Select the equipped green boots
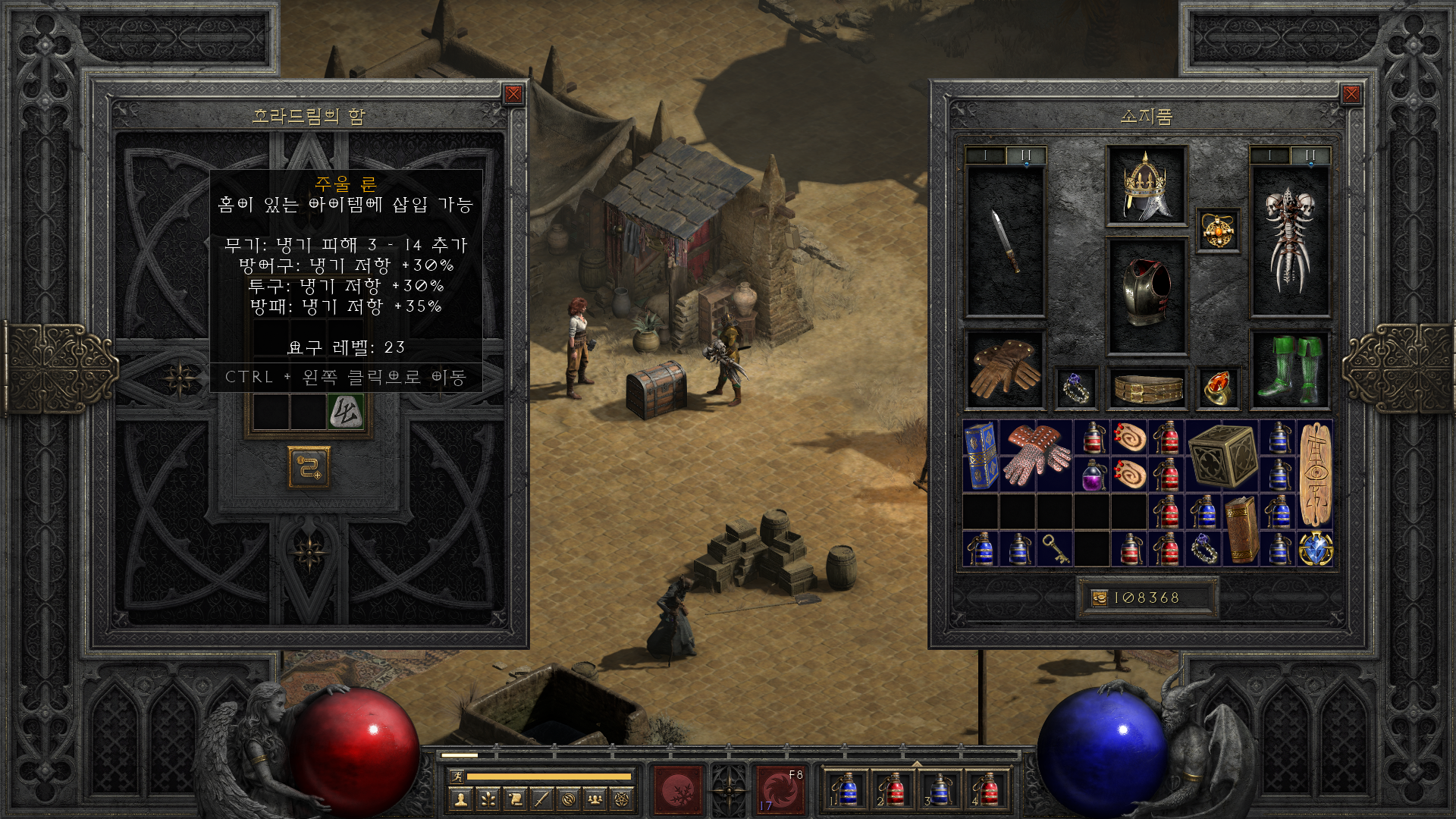Screen dimensions: 1456x819 pos(1289,369)
